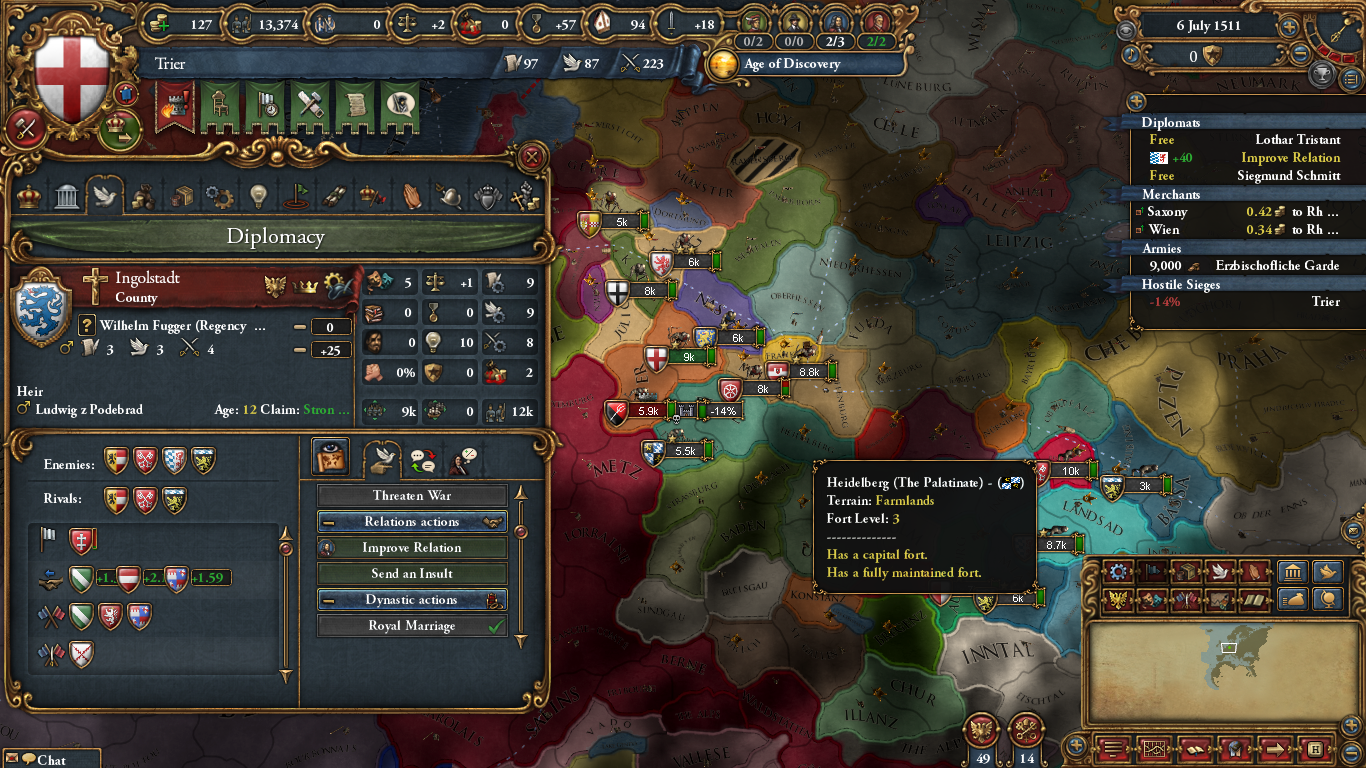Screen dimensions: 1366x768
Task: Open the Religion praying hands tab
Action: [x=412, y=196]
